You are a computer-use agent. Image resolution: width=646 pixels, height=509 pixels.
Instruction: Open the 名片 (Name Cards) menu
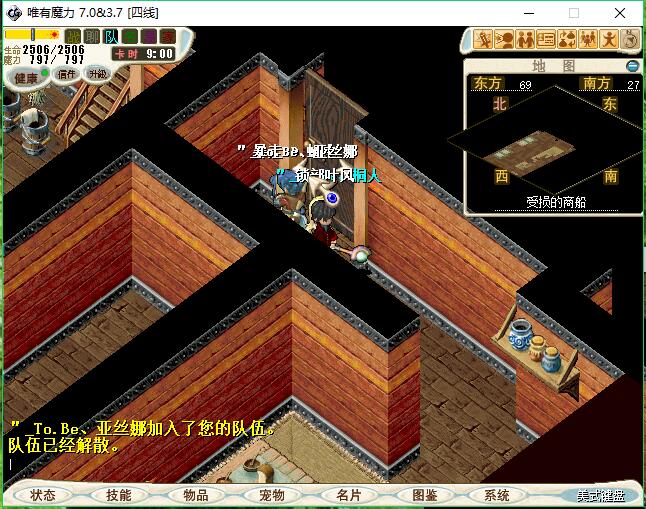pos(348,495)
